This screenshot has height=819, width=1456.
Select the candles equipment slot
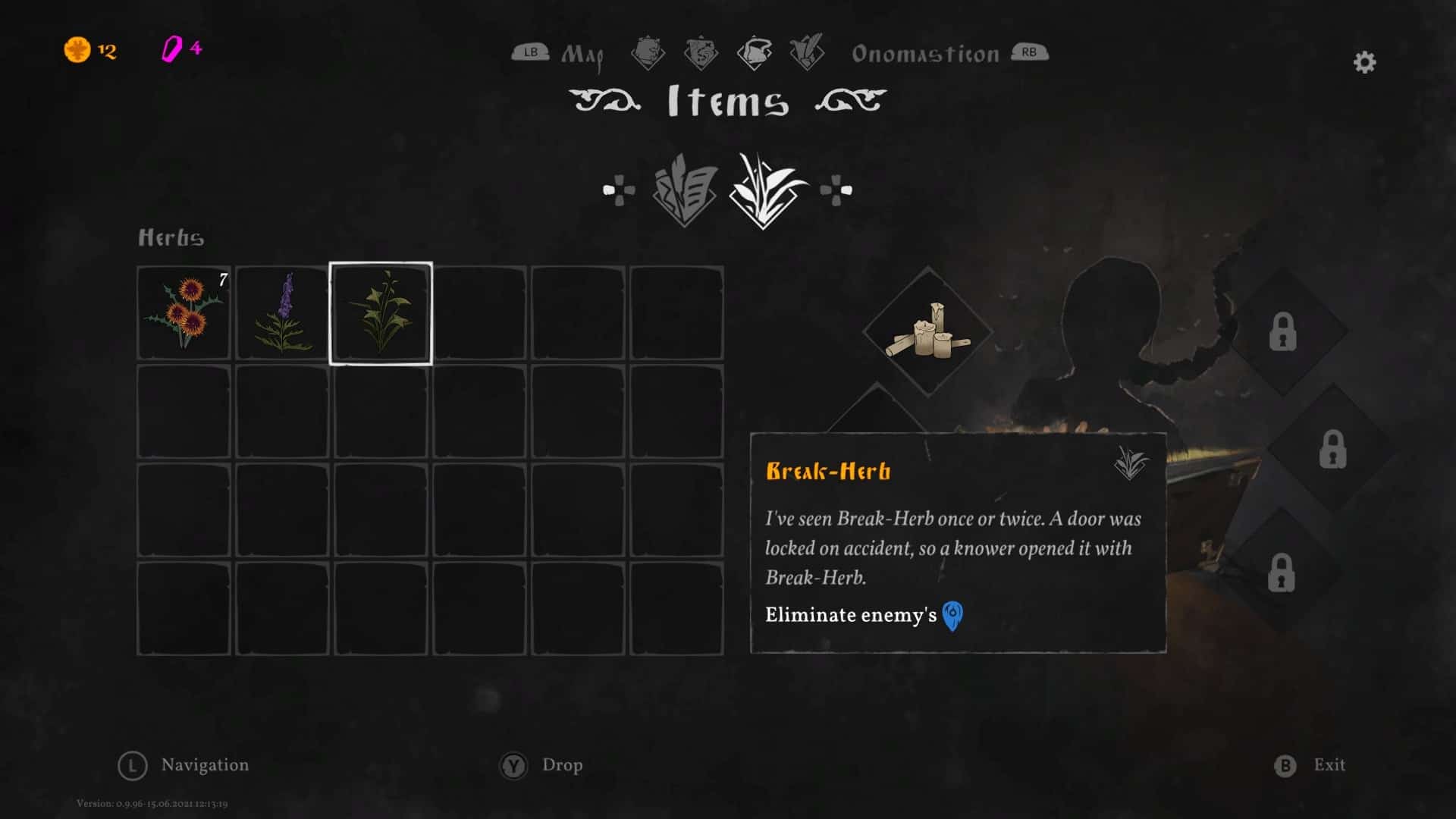click(927, 332)
